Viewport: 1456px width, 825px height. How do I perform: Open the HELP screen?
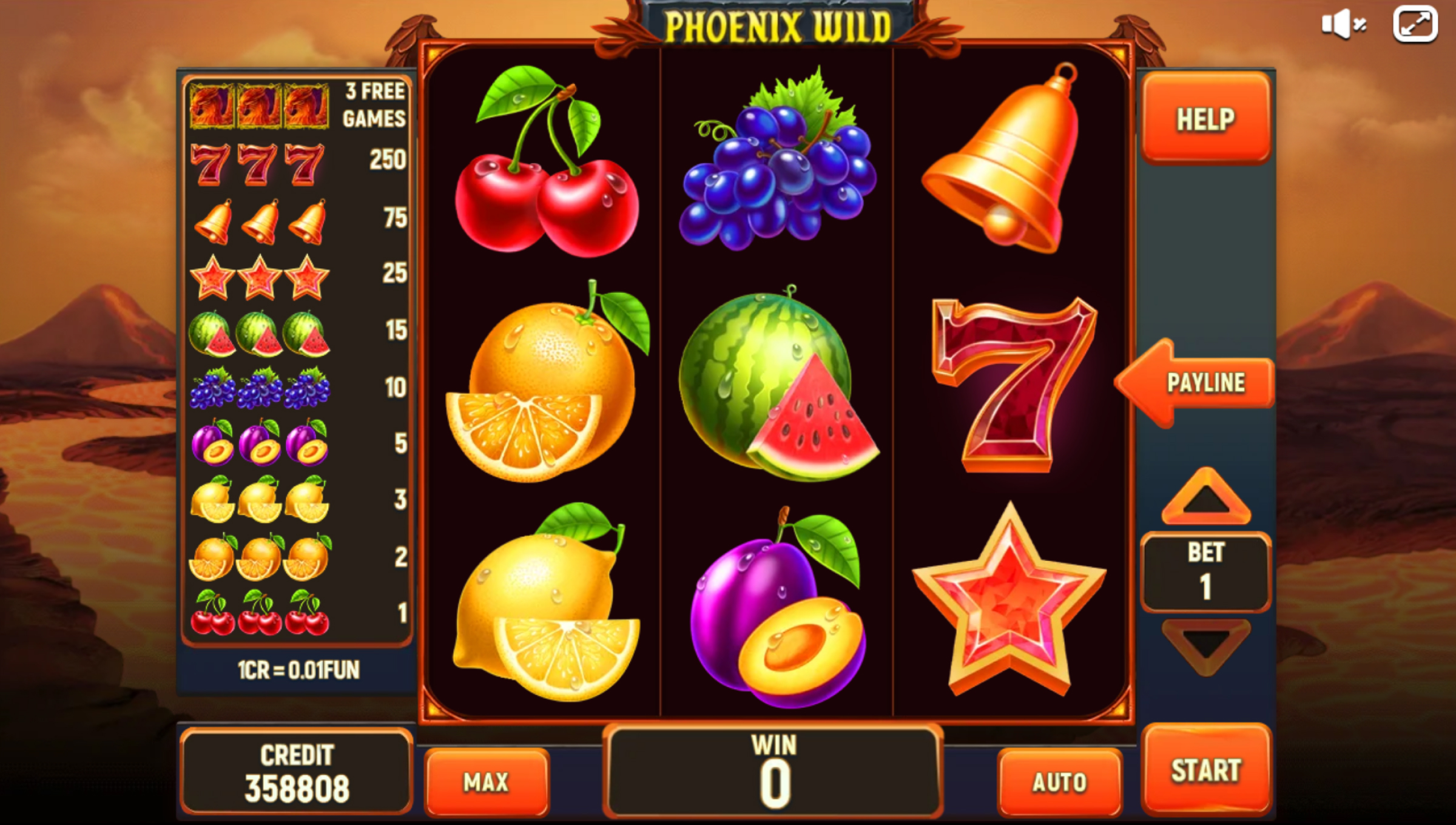[1206, 119]
